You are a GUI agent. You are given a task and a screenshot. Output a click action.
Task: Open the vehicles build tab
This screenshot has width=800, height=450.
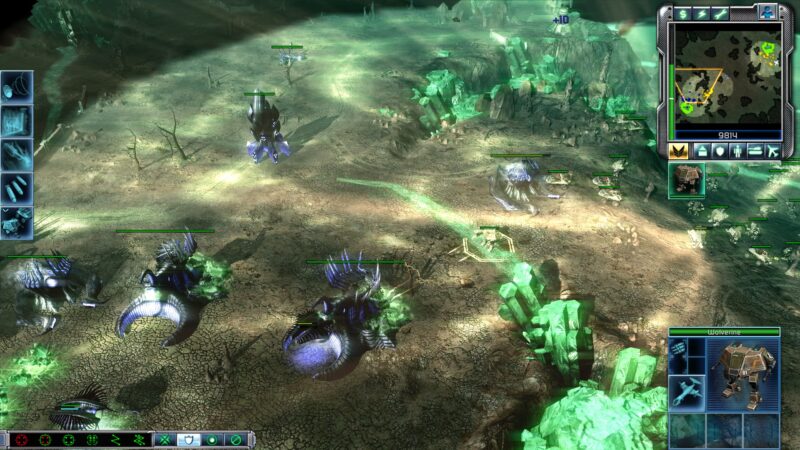[x=754, y=150]
